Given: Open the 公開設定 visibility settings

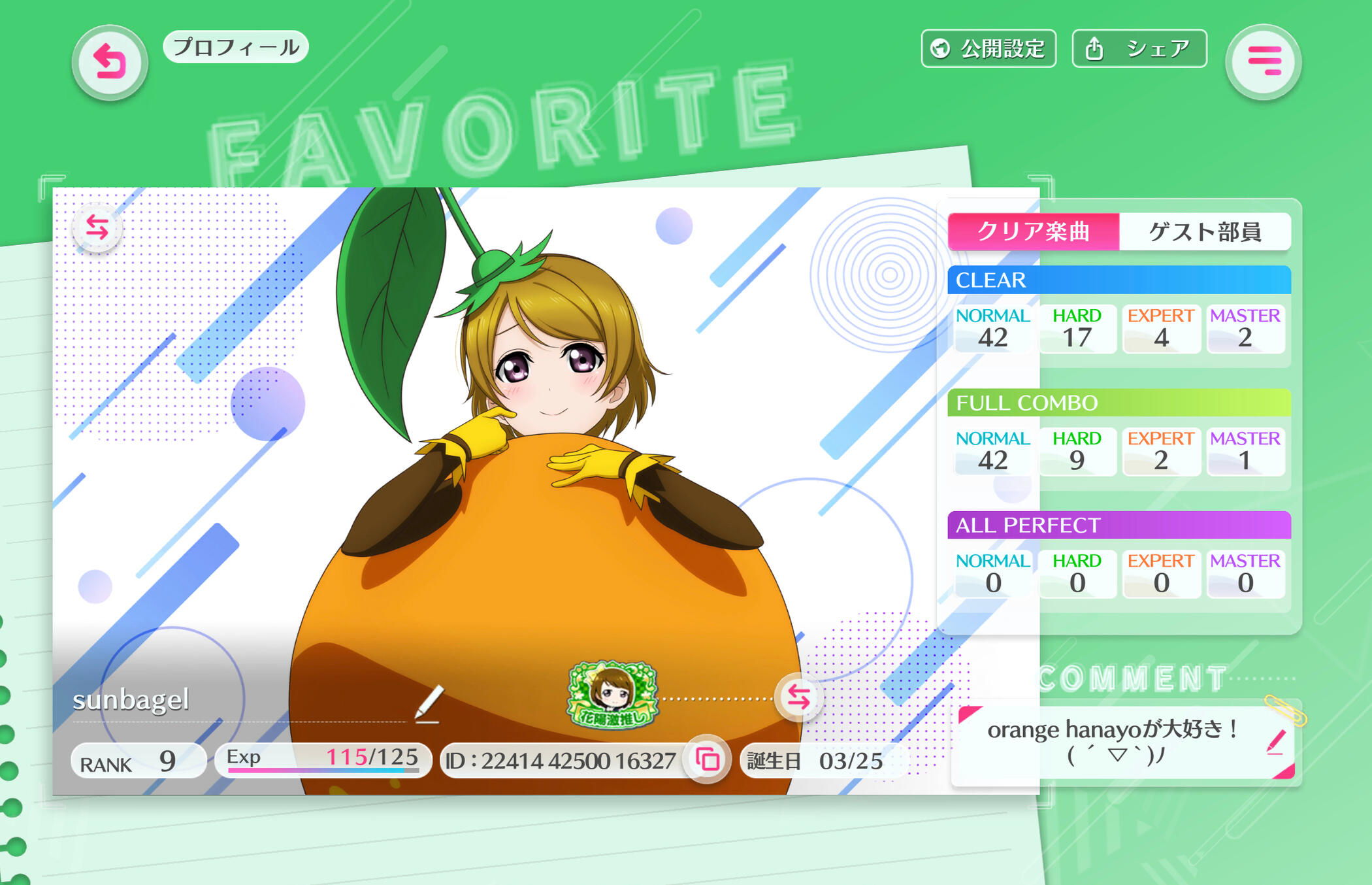Looking at the screenshot, I should 988,49.
